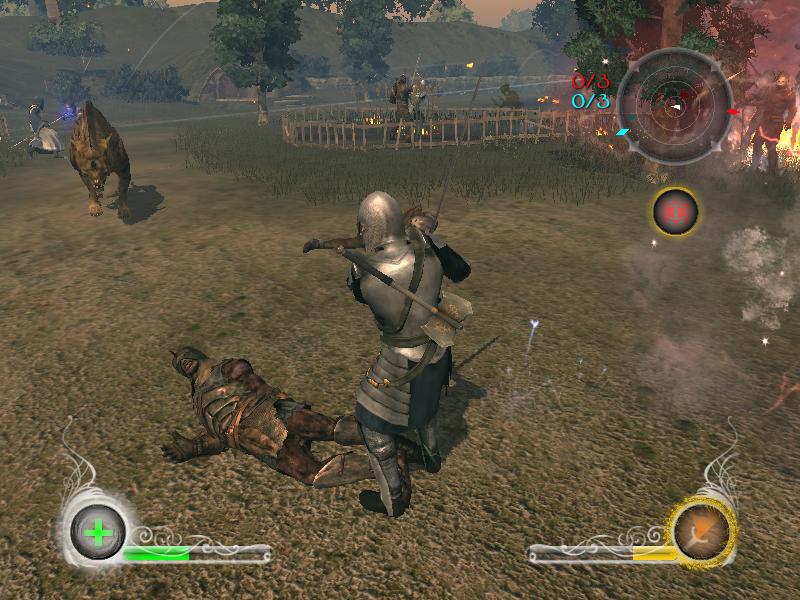This screenshot has height=600, width=800.
Task: Select the red face icon below the minimap
Action: 676,211
